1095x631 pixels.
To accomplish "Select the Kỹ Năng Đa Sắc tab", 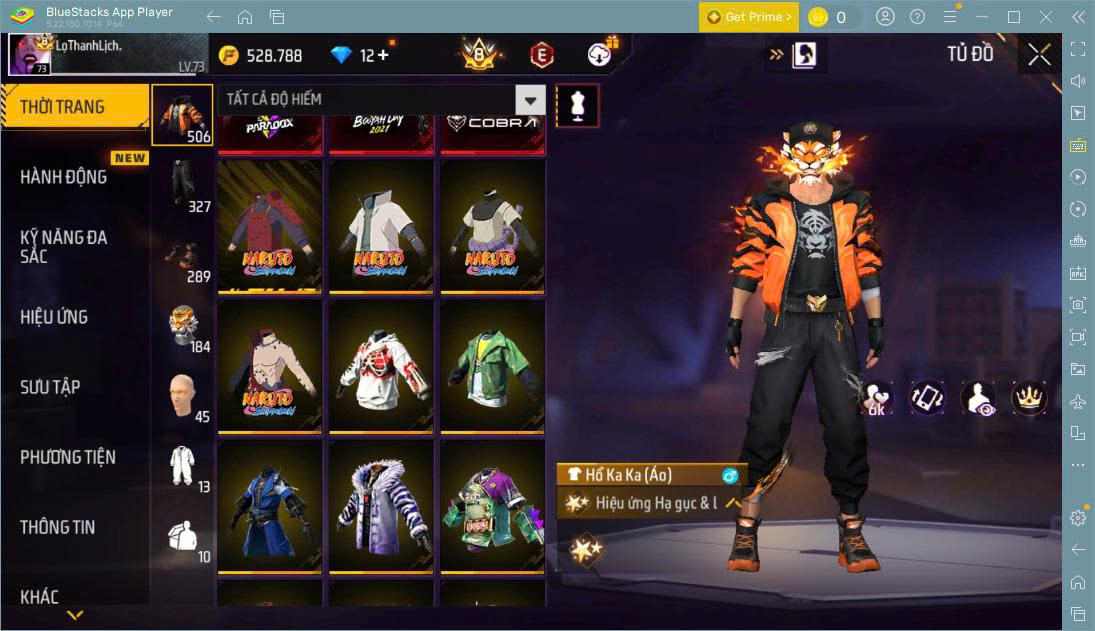I will (x=64, y=247).
